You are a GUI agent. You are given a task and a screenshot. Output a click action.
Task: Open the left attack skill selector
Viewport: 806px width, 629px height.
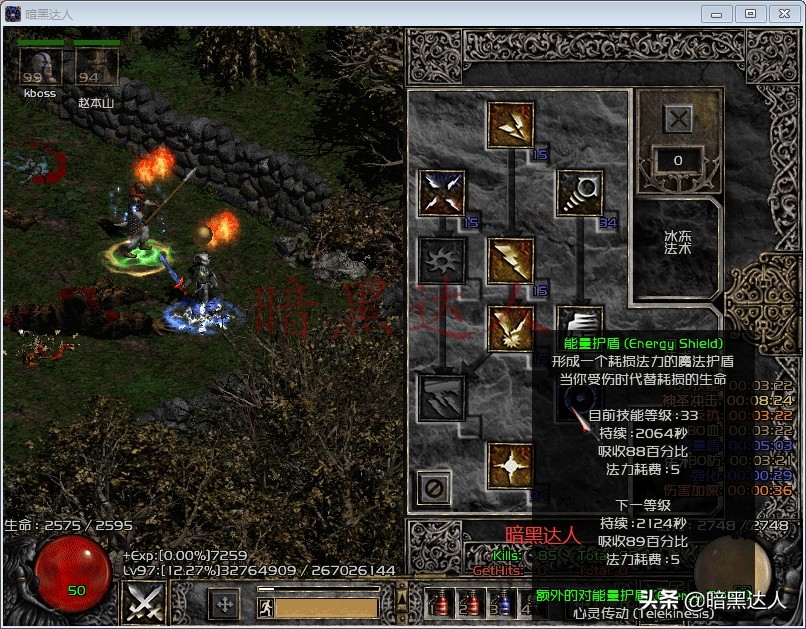tap(143, 602)
